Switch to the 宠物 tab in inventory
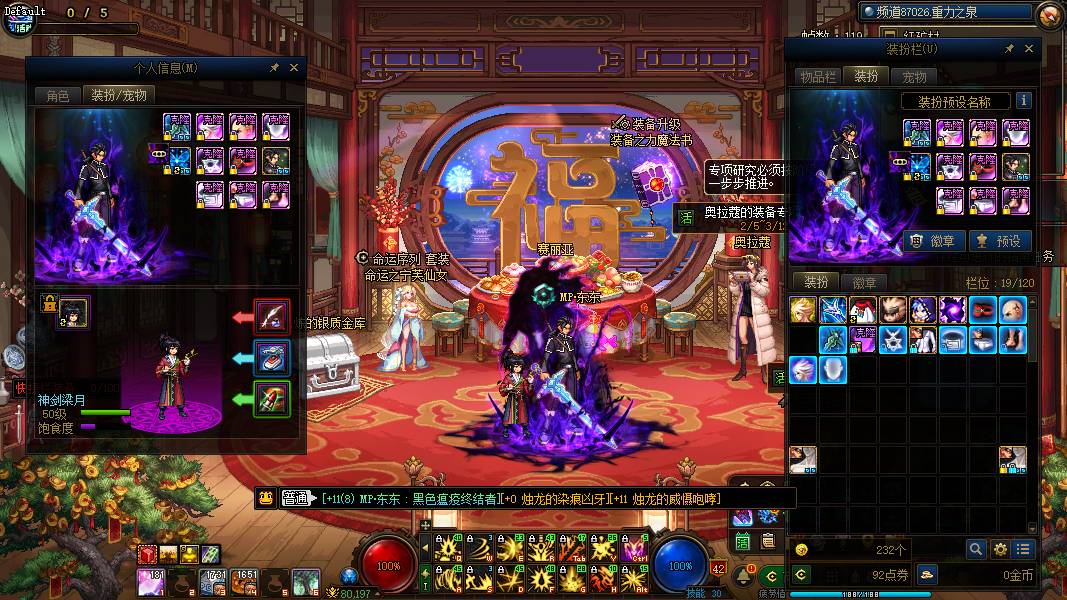 pos(914,77)
